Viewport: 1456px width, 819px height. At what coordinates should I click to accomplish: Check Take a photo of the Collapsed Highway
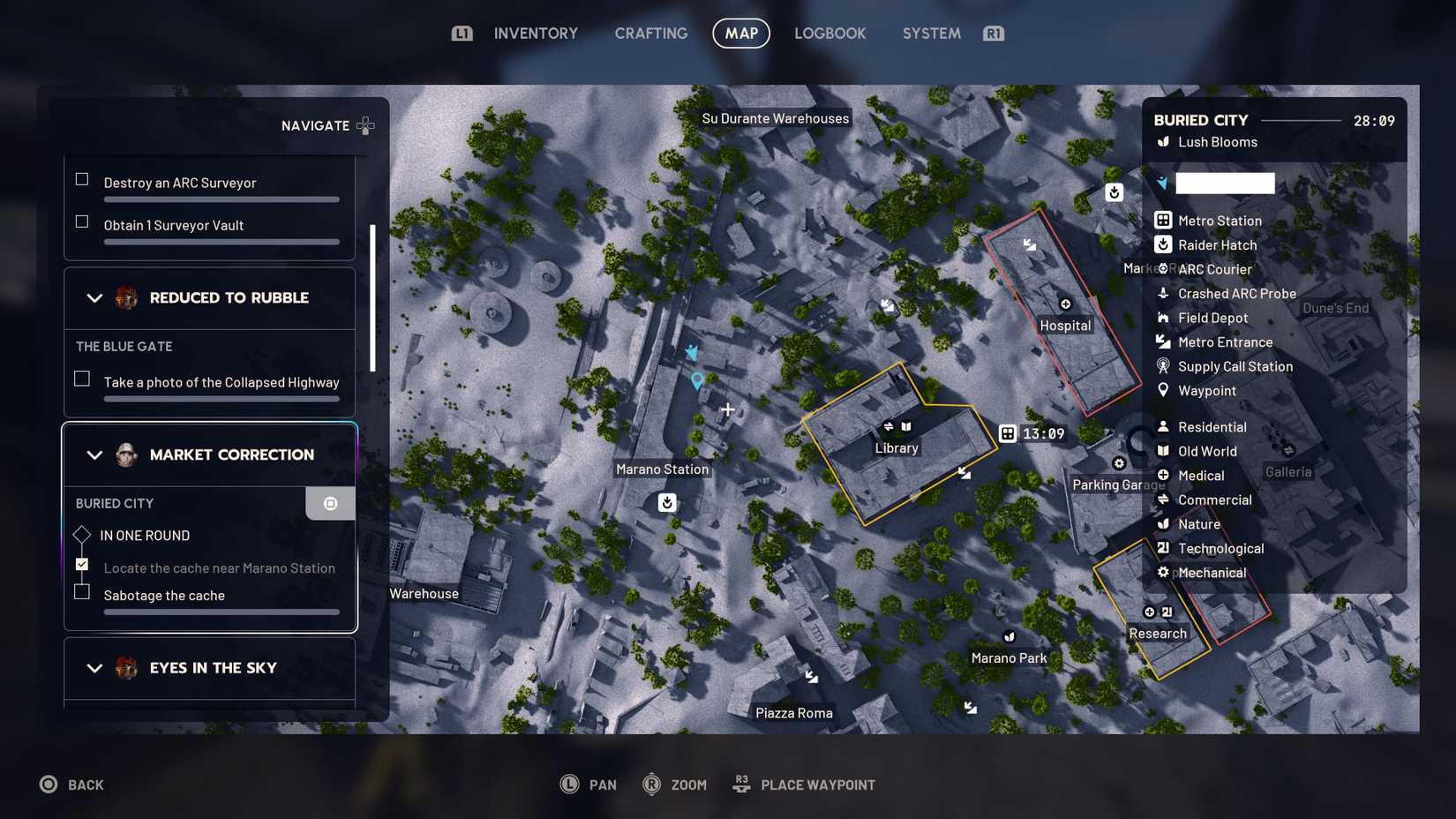[x=82, y=378]
